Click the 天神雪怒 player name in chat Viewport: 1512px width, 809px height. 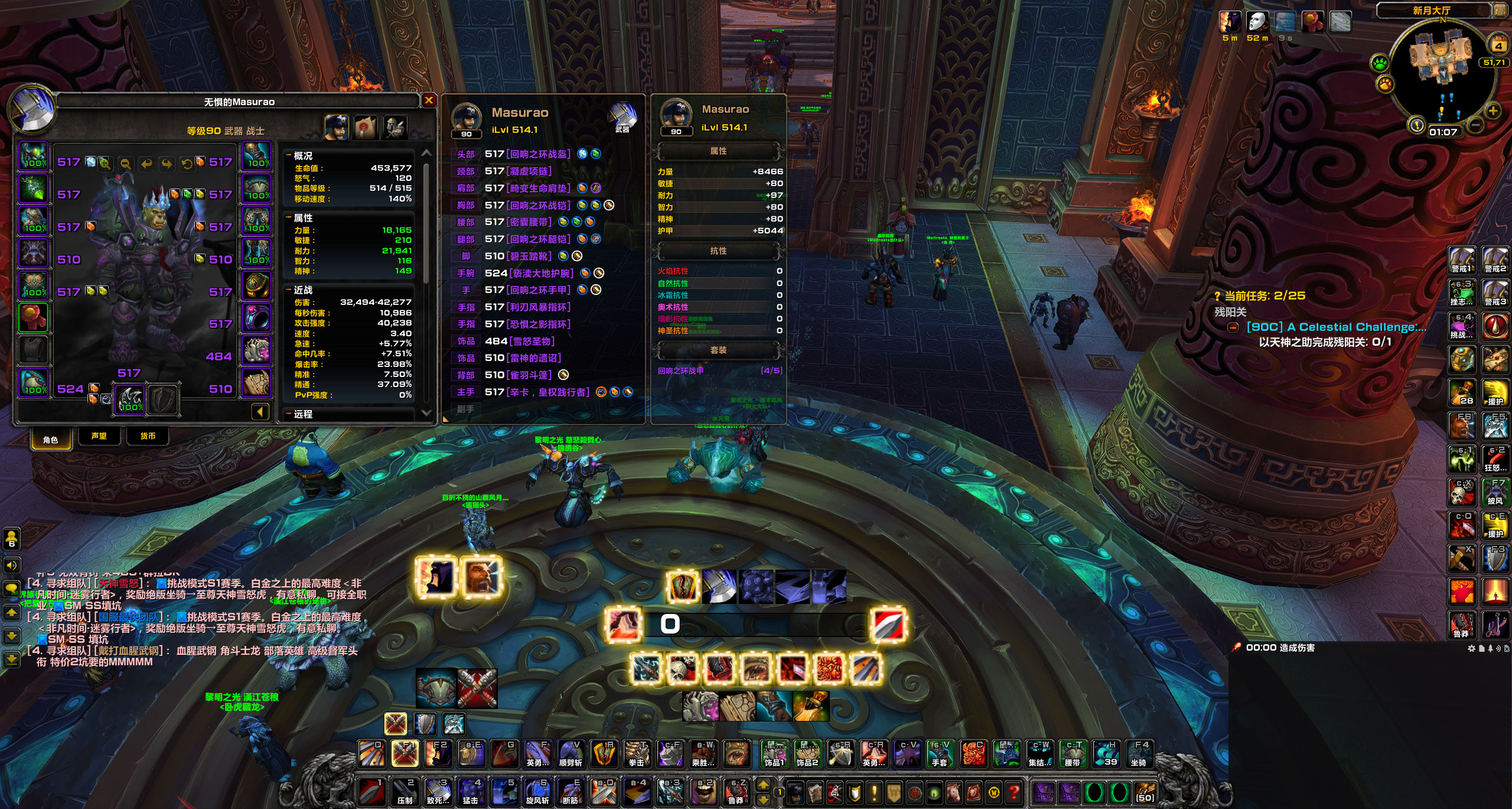122,583
